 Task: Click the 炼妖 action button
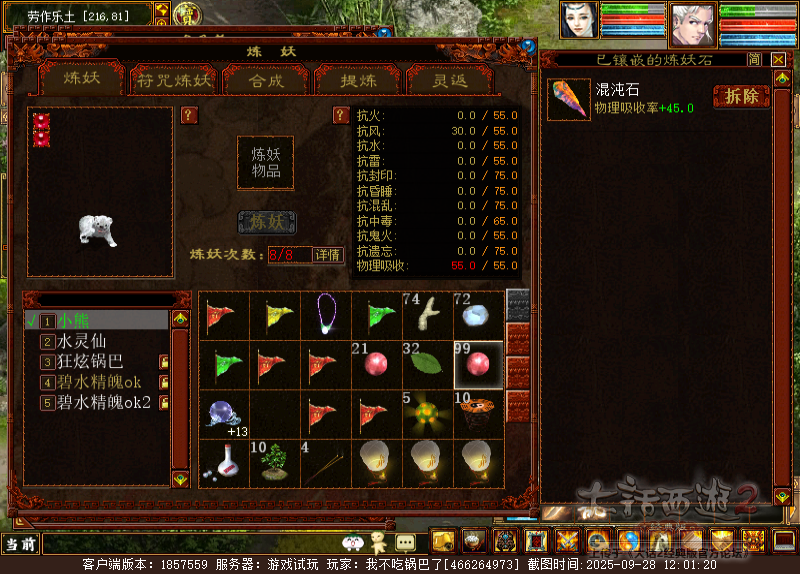(x=265, y=222)
